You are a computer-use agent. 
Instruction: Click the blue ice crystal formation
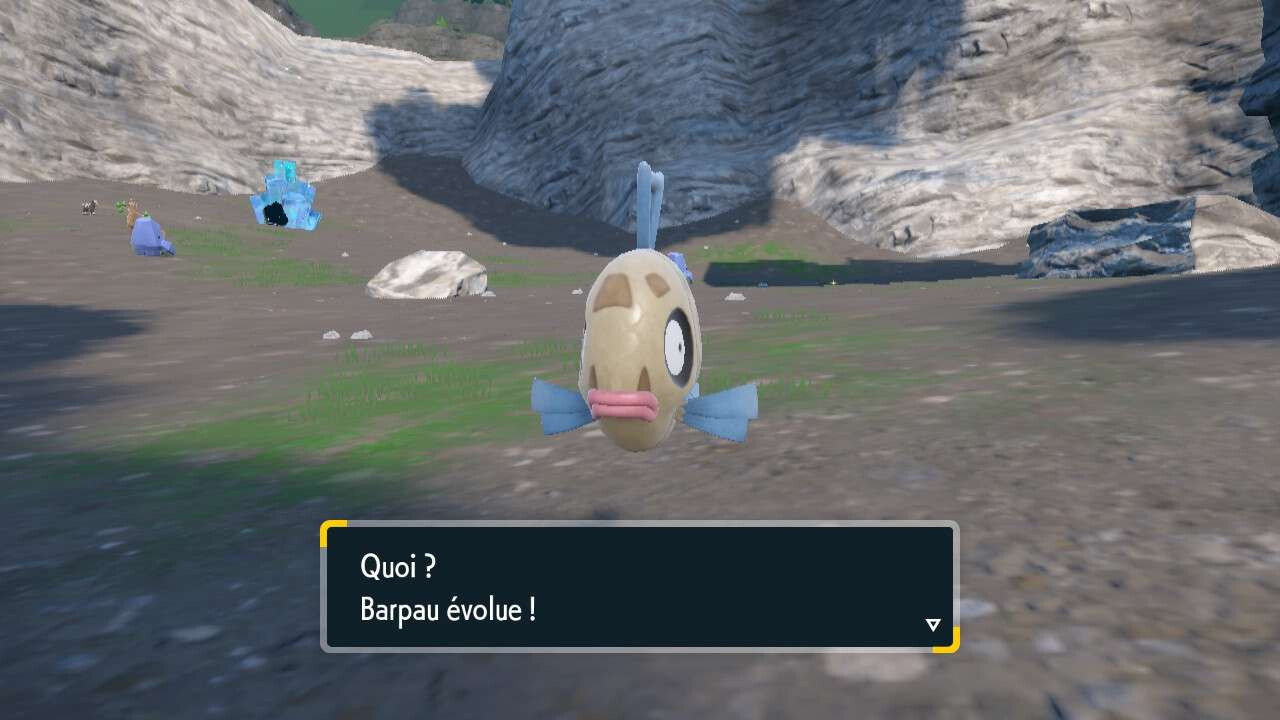285,195
